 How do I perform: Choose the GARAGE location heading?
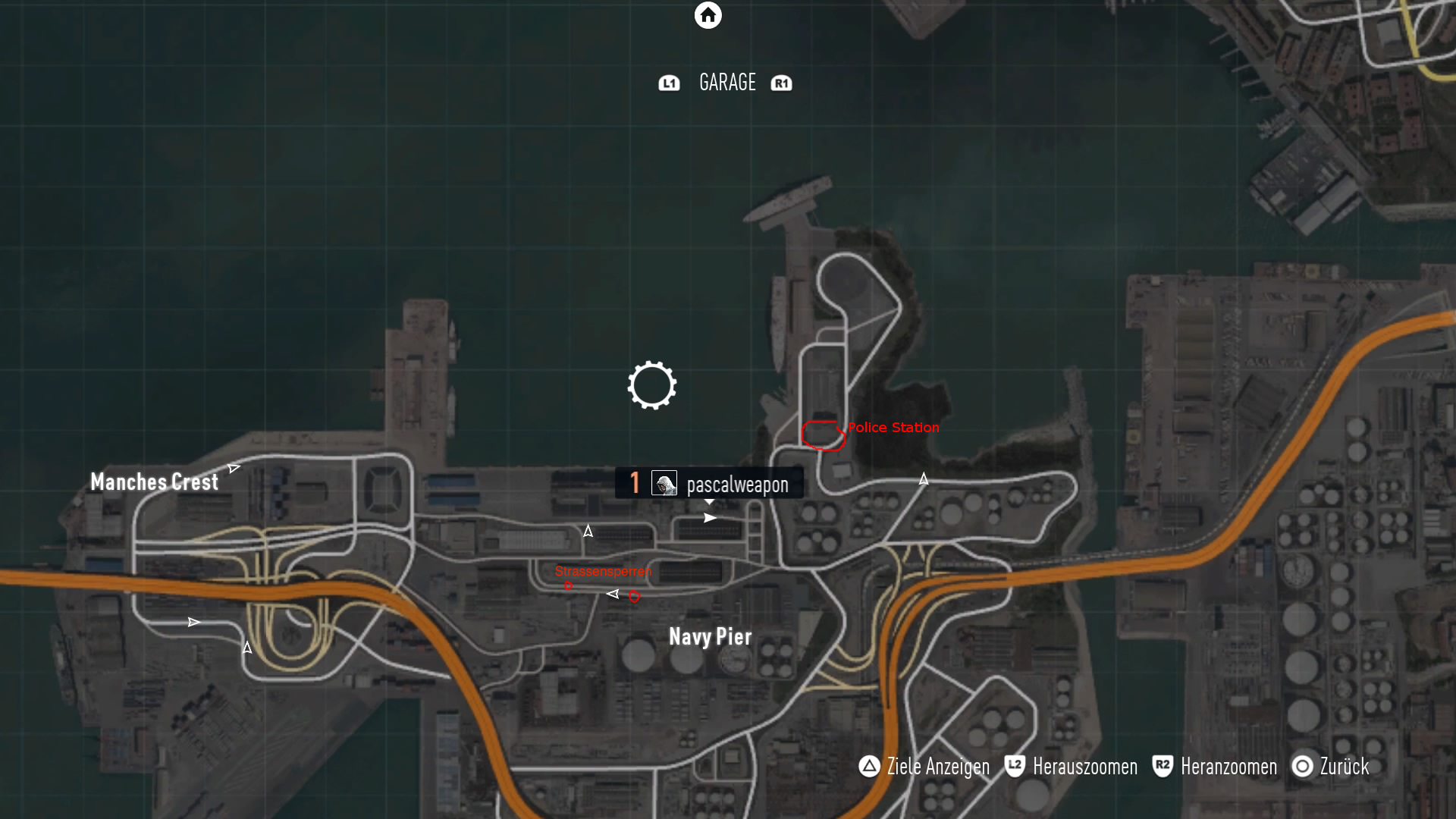(727, 82)
